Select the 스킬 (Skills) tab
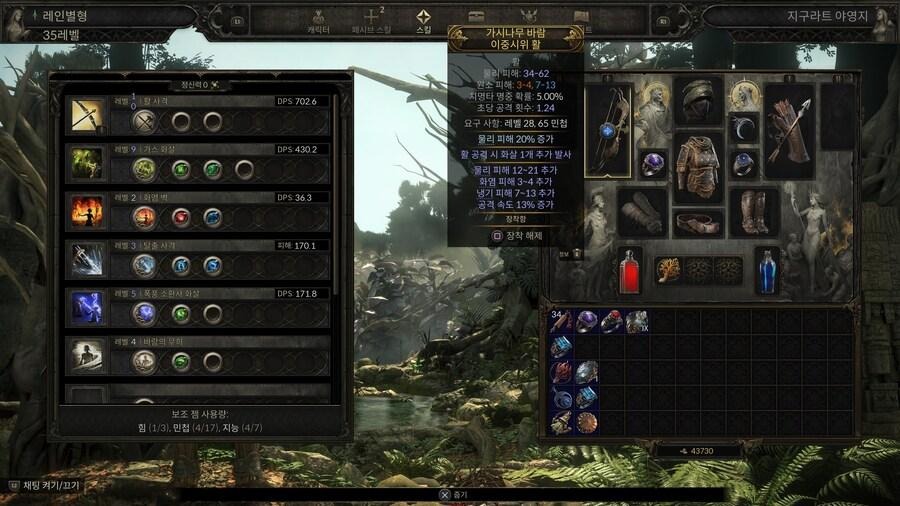The height and width of the screenshot is (506, 900). pyautogui.click(x=424, y=20)
